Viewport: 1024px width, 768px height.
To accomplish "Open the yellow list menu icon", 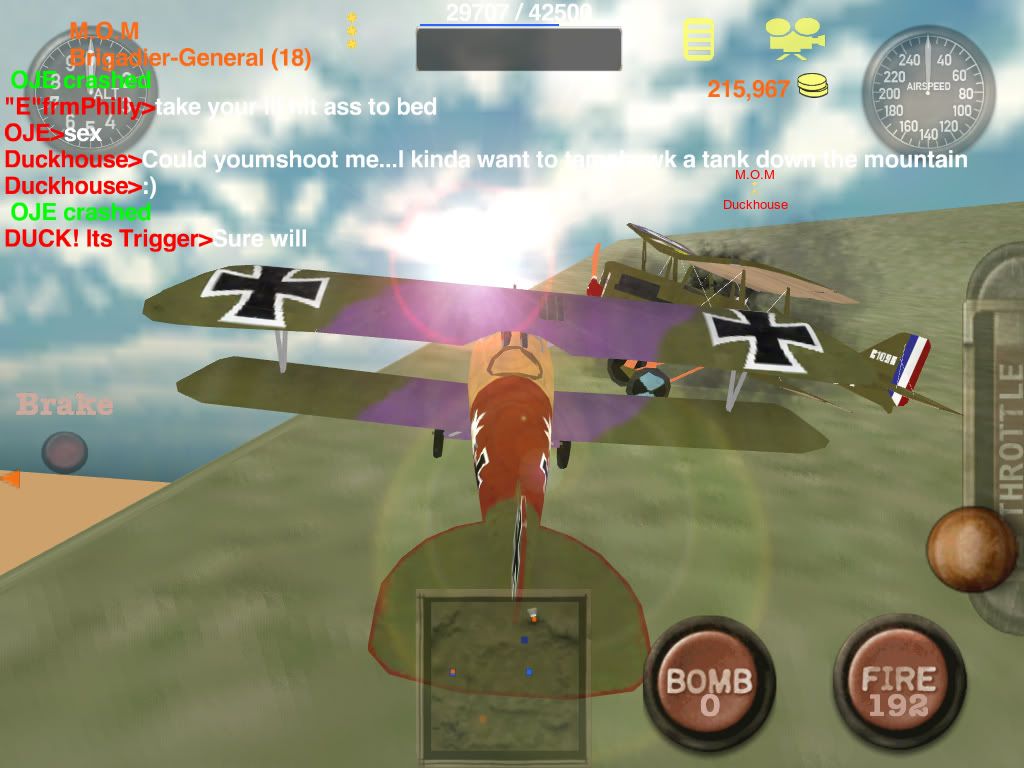I will coord(698,39).
